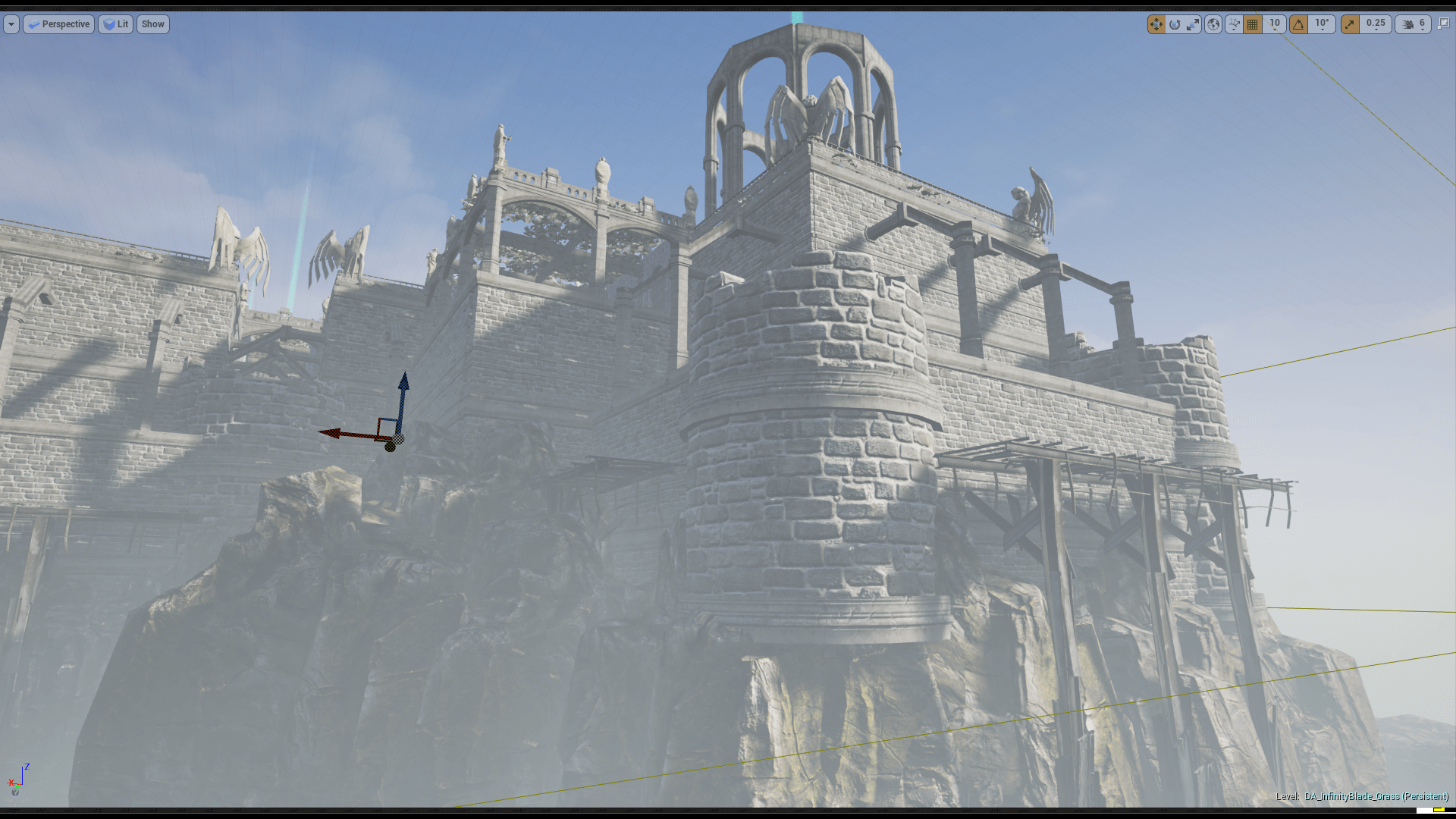The width and height of the screenshot is (1456, 819).
Task: Open the Perspective view menu
Action: pyautogui.click(x=58, y=24)
